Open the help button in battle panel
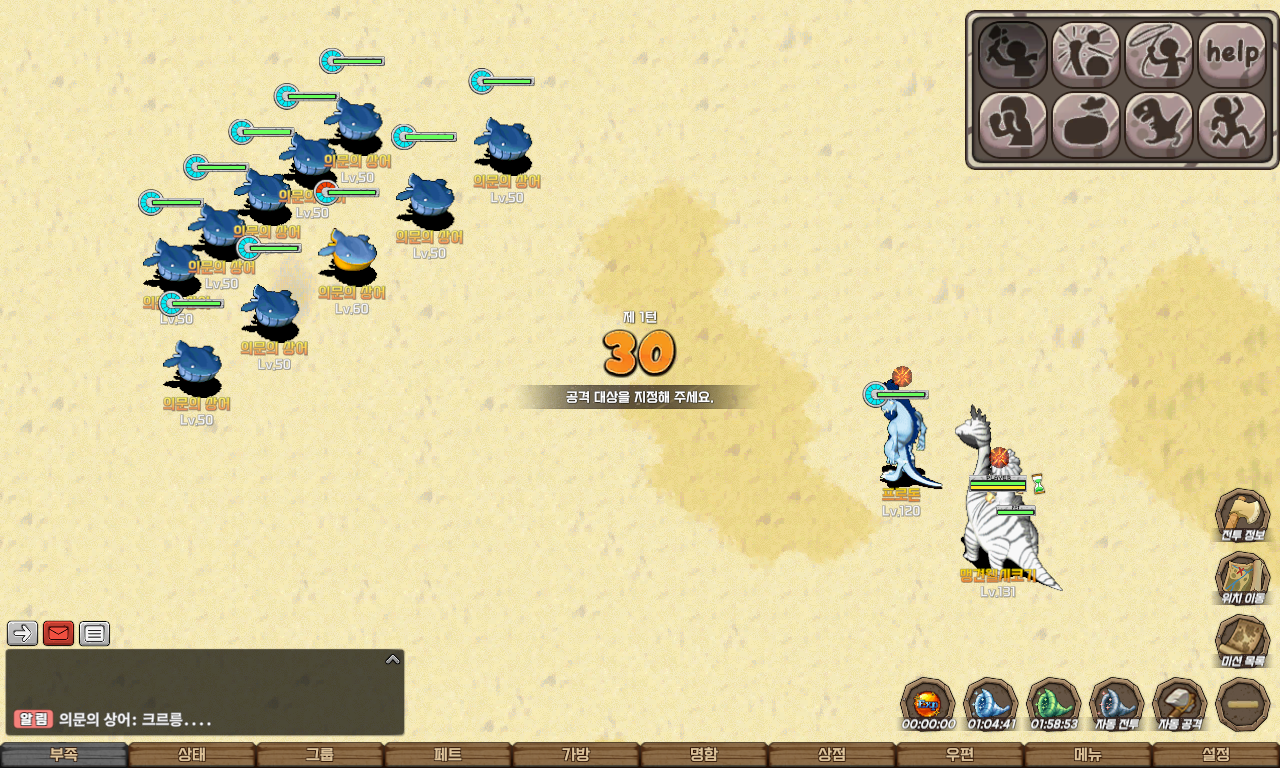The width and height of the screenshot is (1280, 768). point(1232,54)
